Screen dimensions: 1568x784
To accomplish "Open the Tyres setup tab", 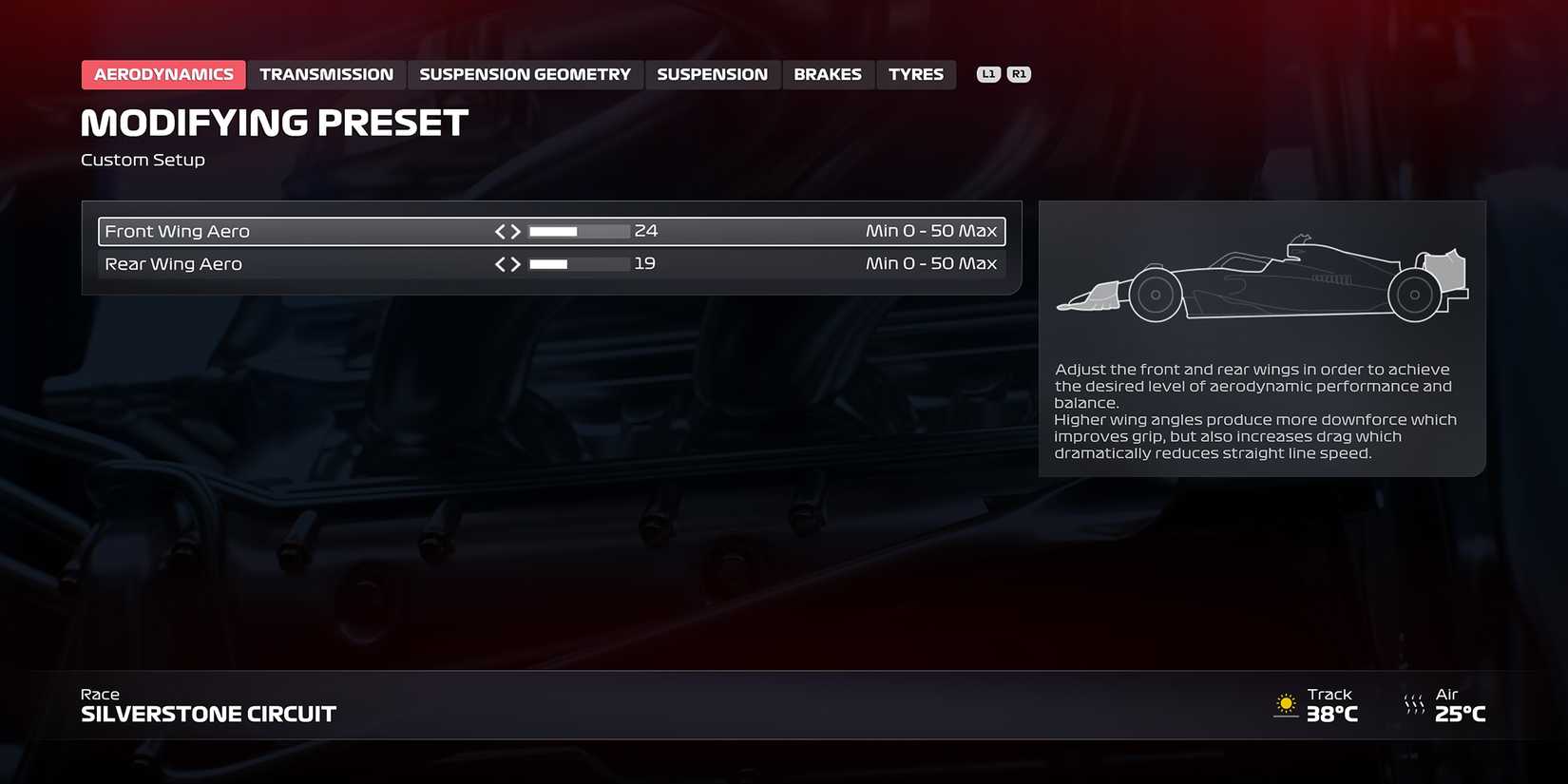I will pos(915,73).
